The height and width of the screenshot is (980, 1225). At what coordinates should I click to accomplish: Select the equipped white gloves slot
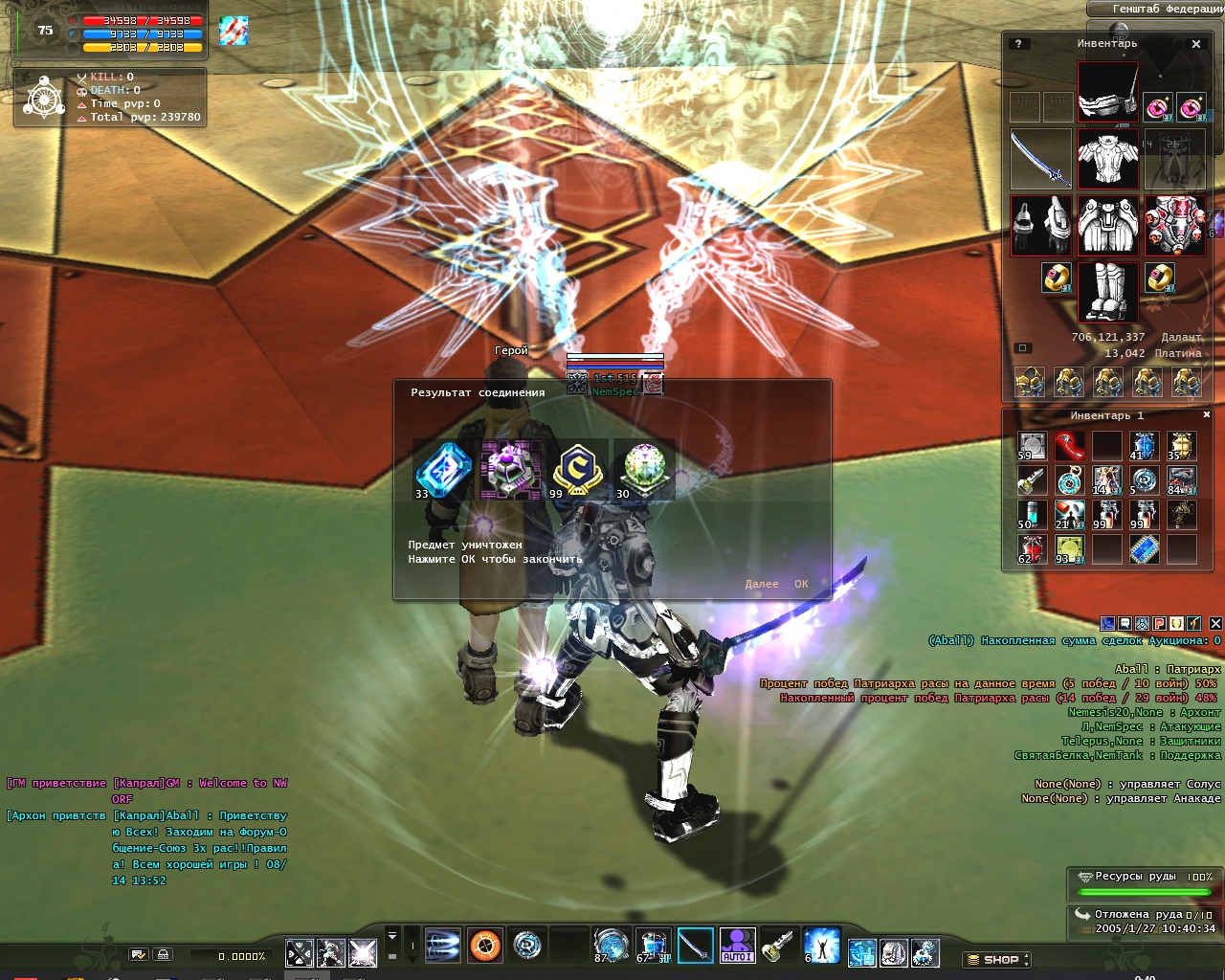(x=1041, y=226)
